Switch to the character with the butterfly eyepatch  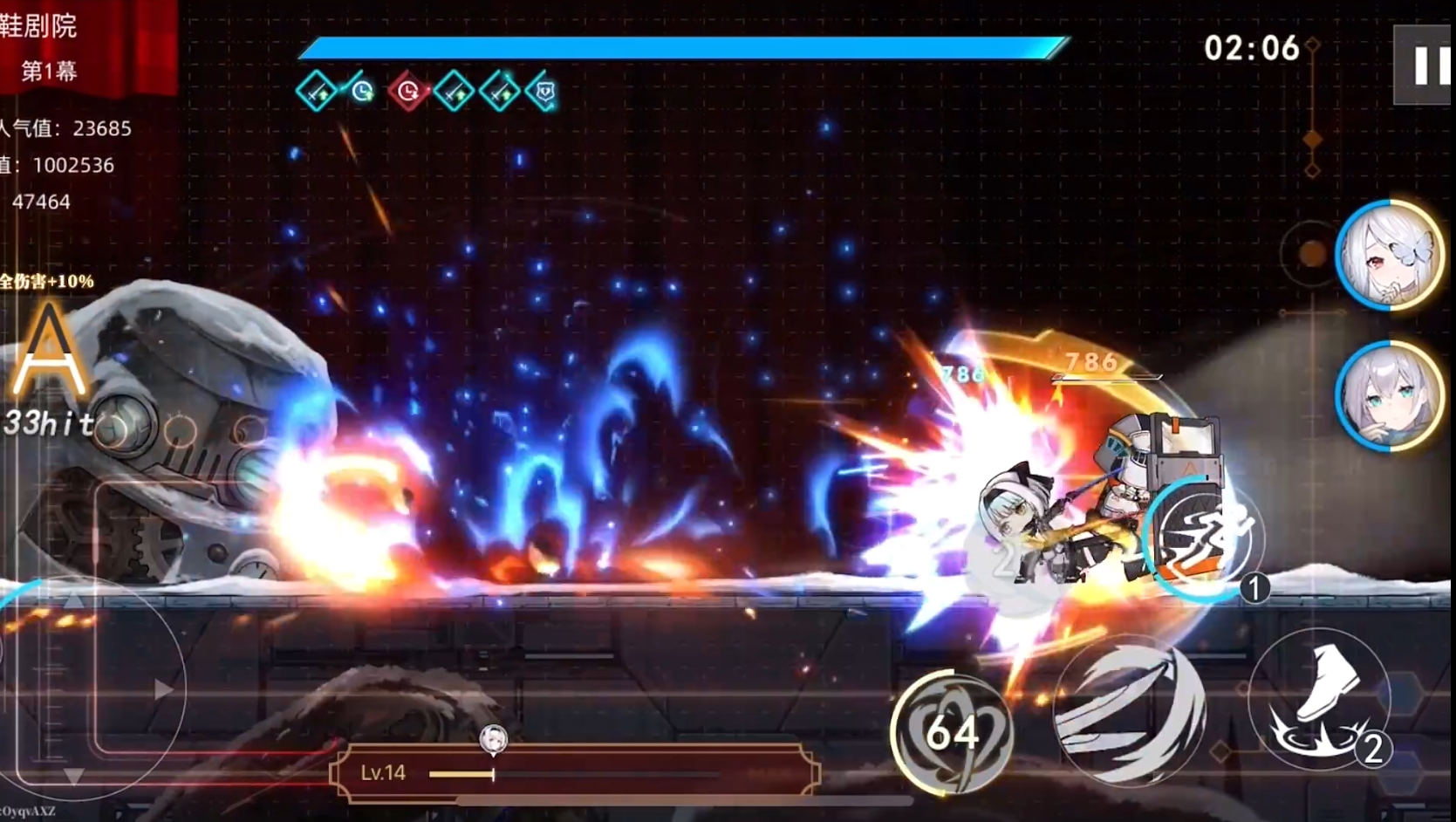click(x=1389, y=255)
